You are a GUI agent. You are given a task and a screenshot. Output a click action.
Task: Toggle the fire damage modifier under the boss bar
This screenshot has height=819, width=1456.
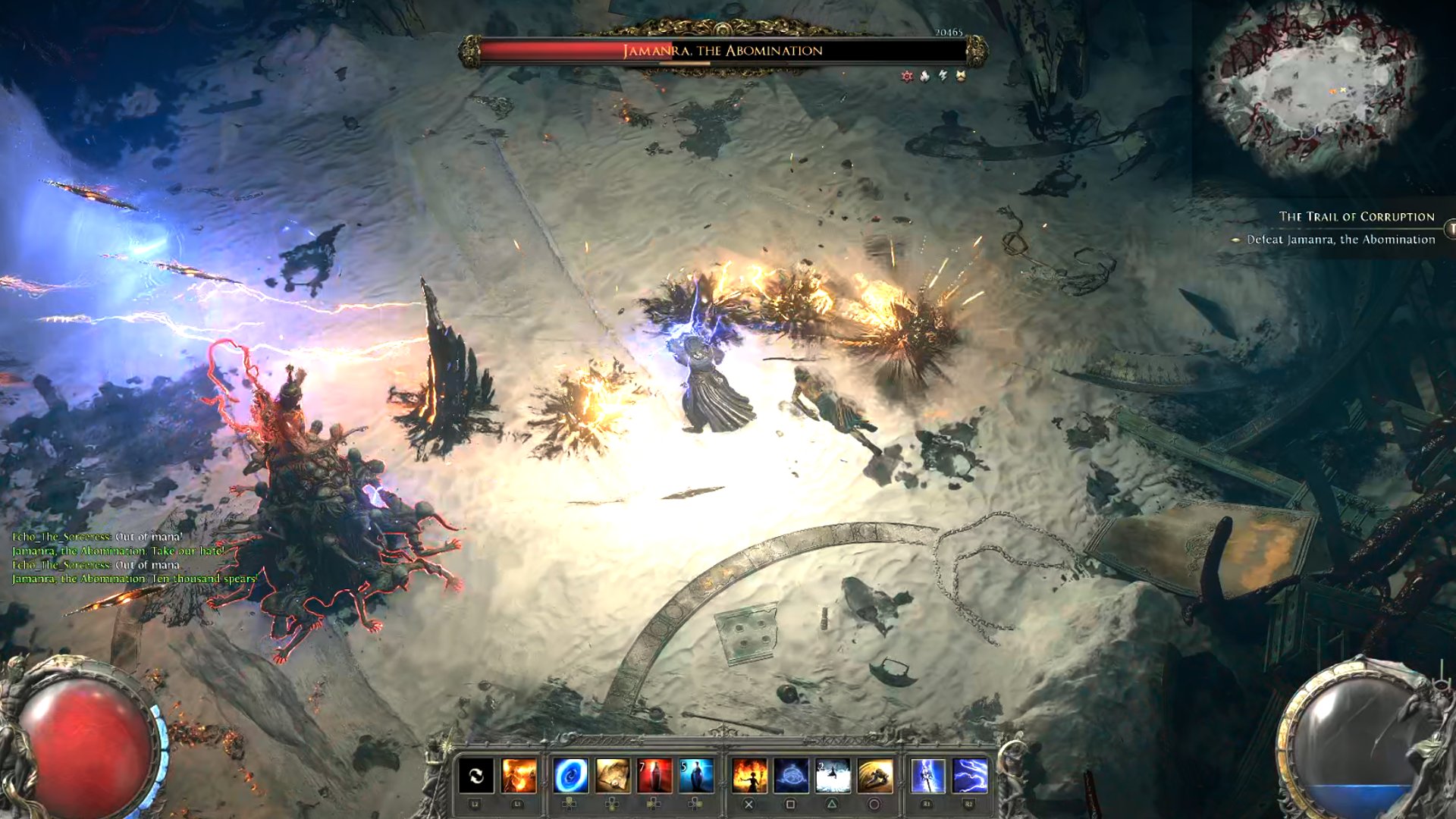click(x=924, y=75)
